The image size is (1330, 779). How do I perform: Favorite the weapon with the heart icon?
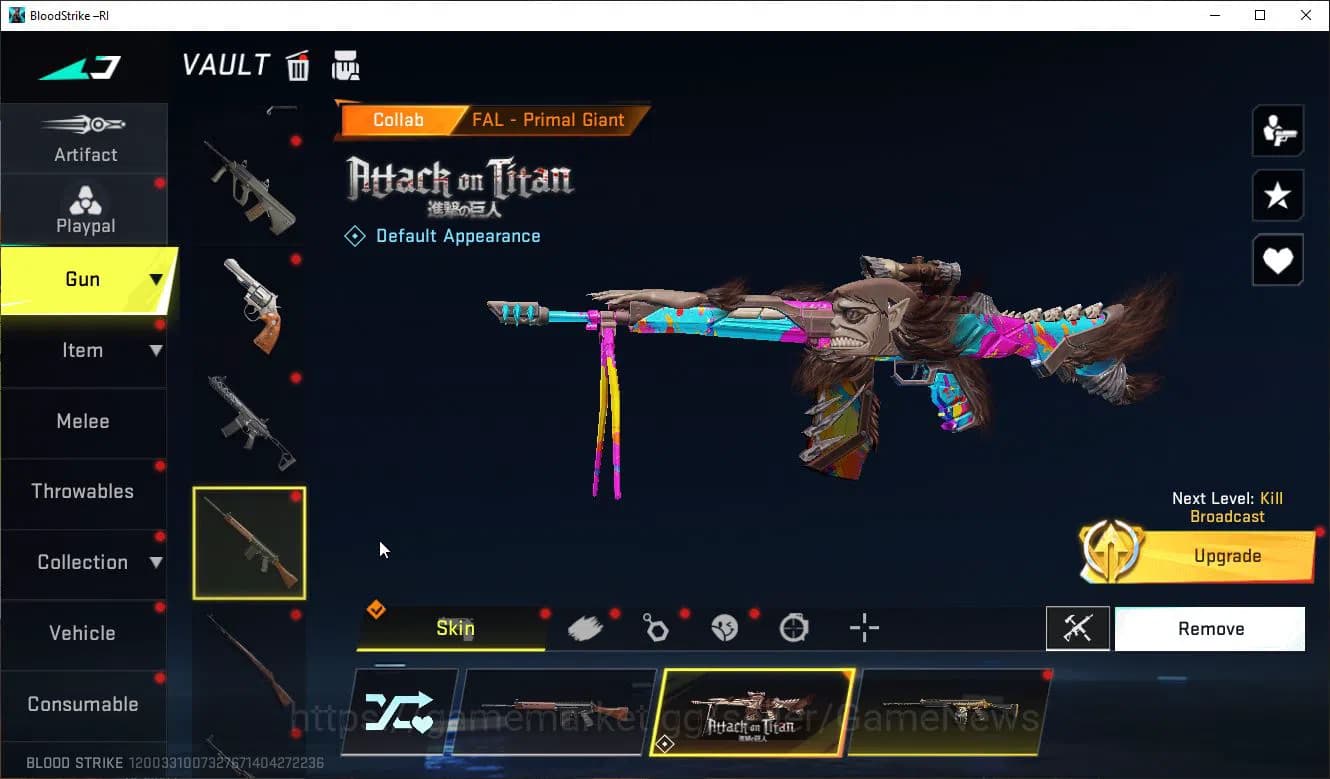[x=1278, y=260]
